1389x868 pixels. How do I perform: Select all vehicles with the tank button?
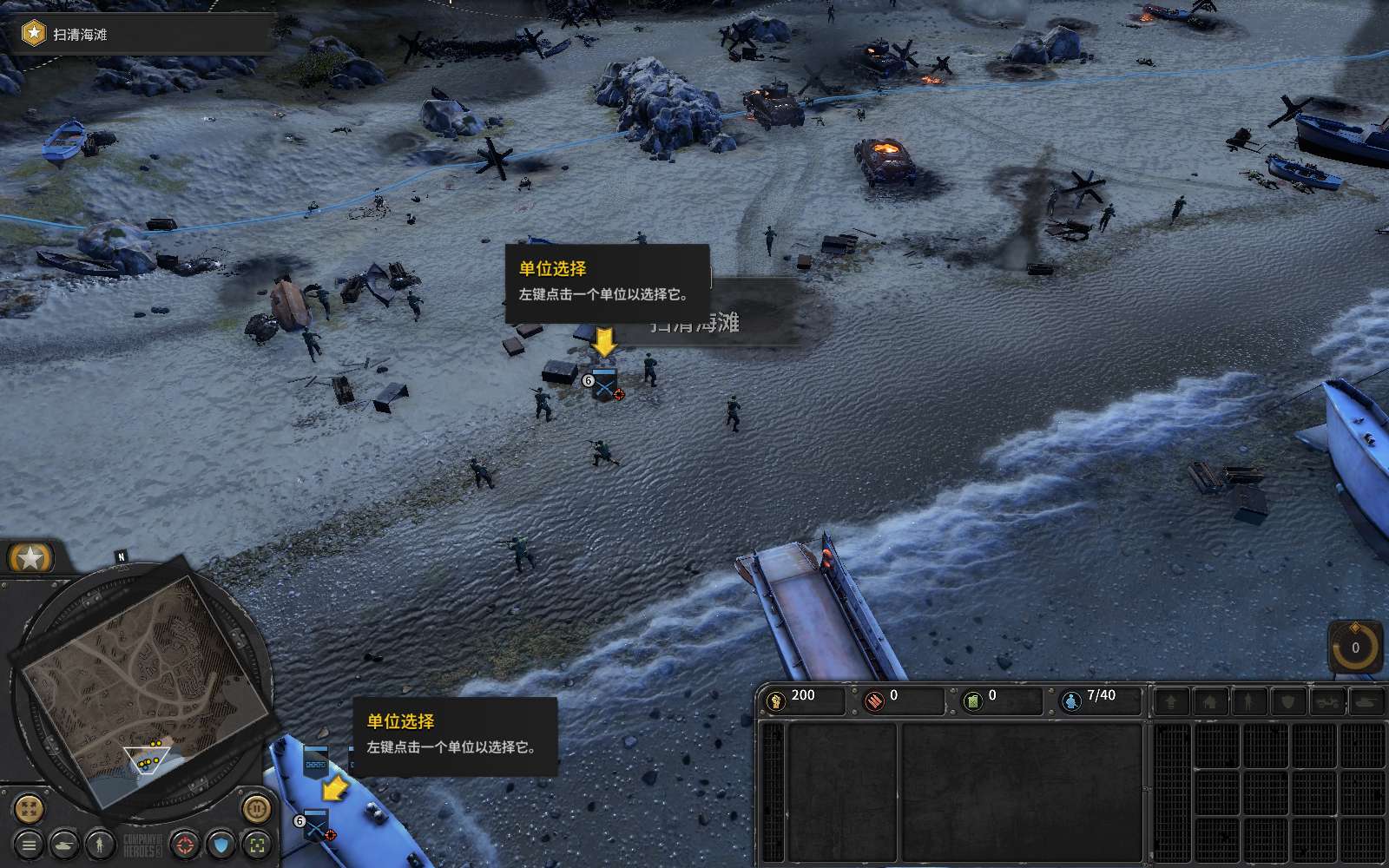pos(65,844)
